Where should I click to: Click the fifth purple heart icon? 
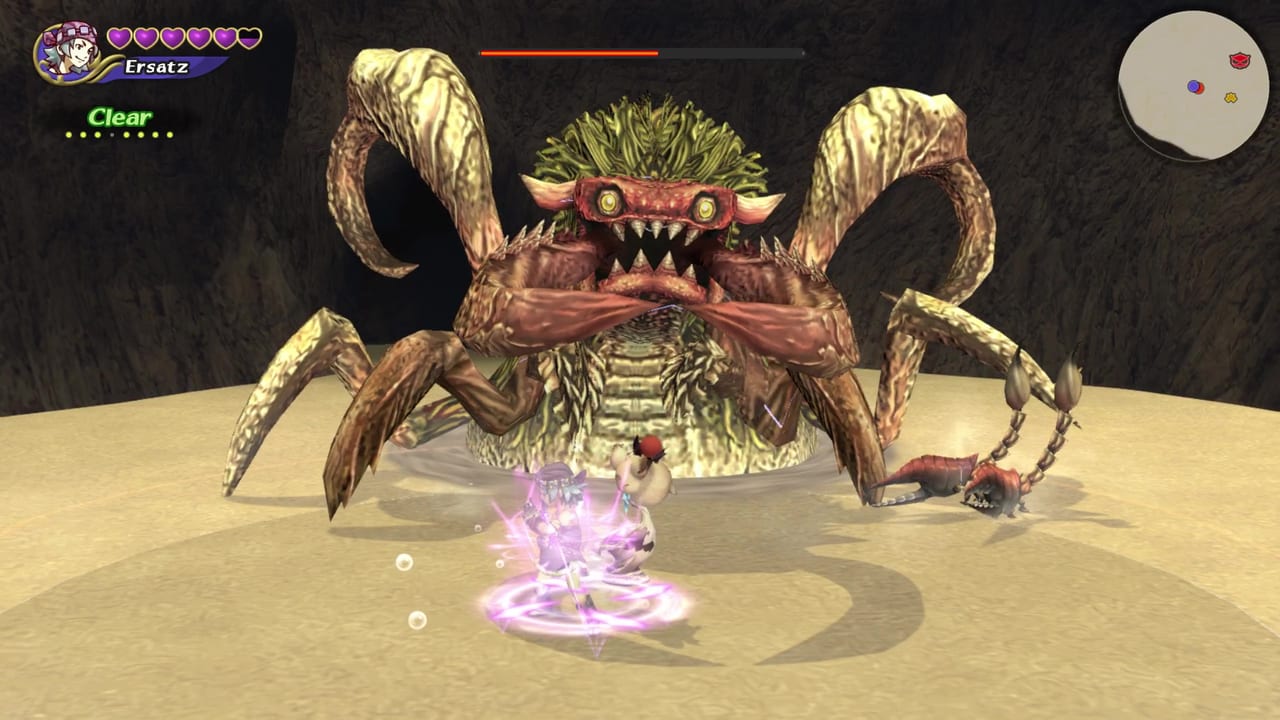225,38
